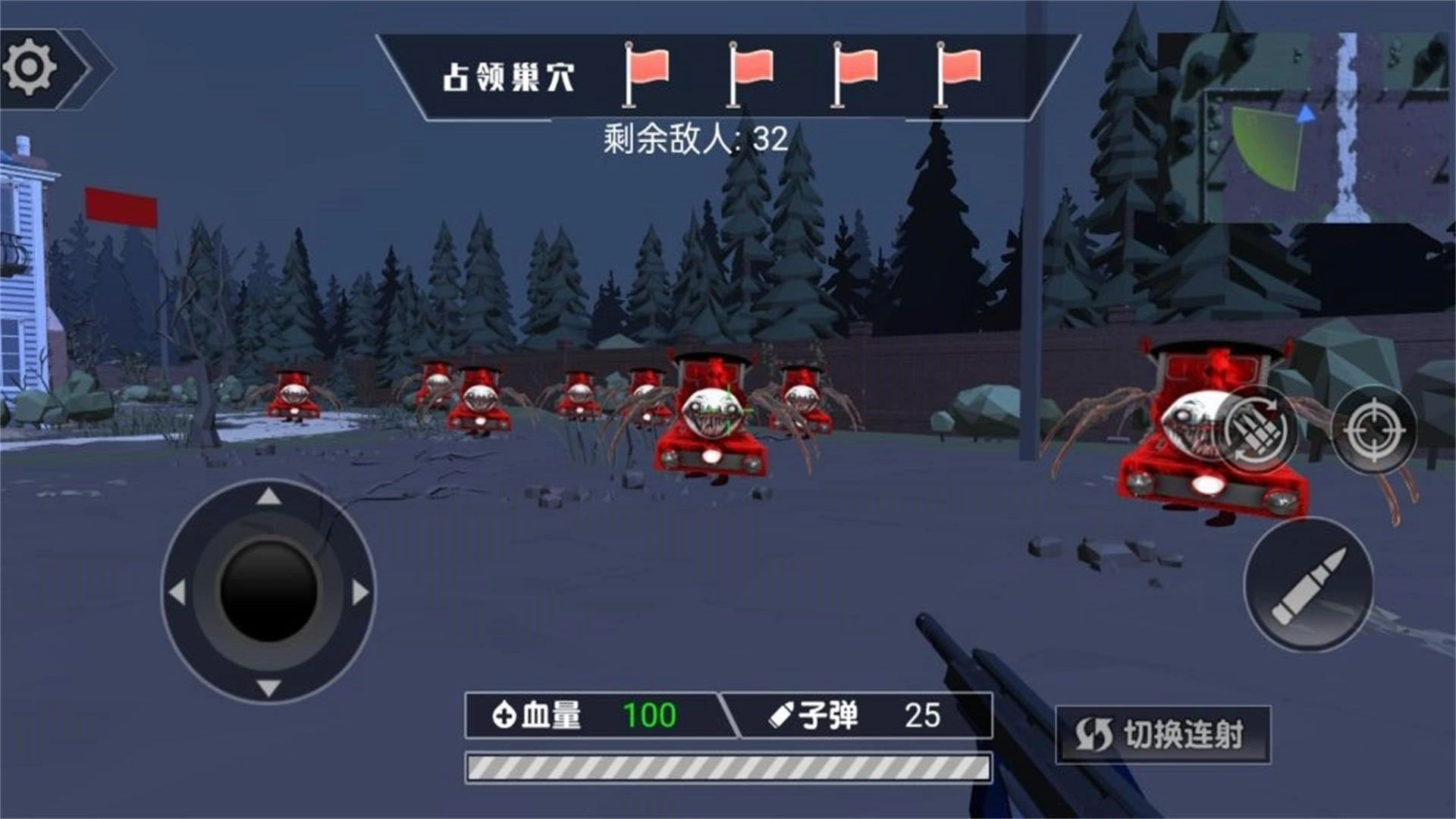The image size is (1456, 819).
Task: Open the settings gear menu
Action: [x=29, y=64]
